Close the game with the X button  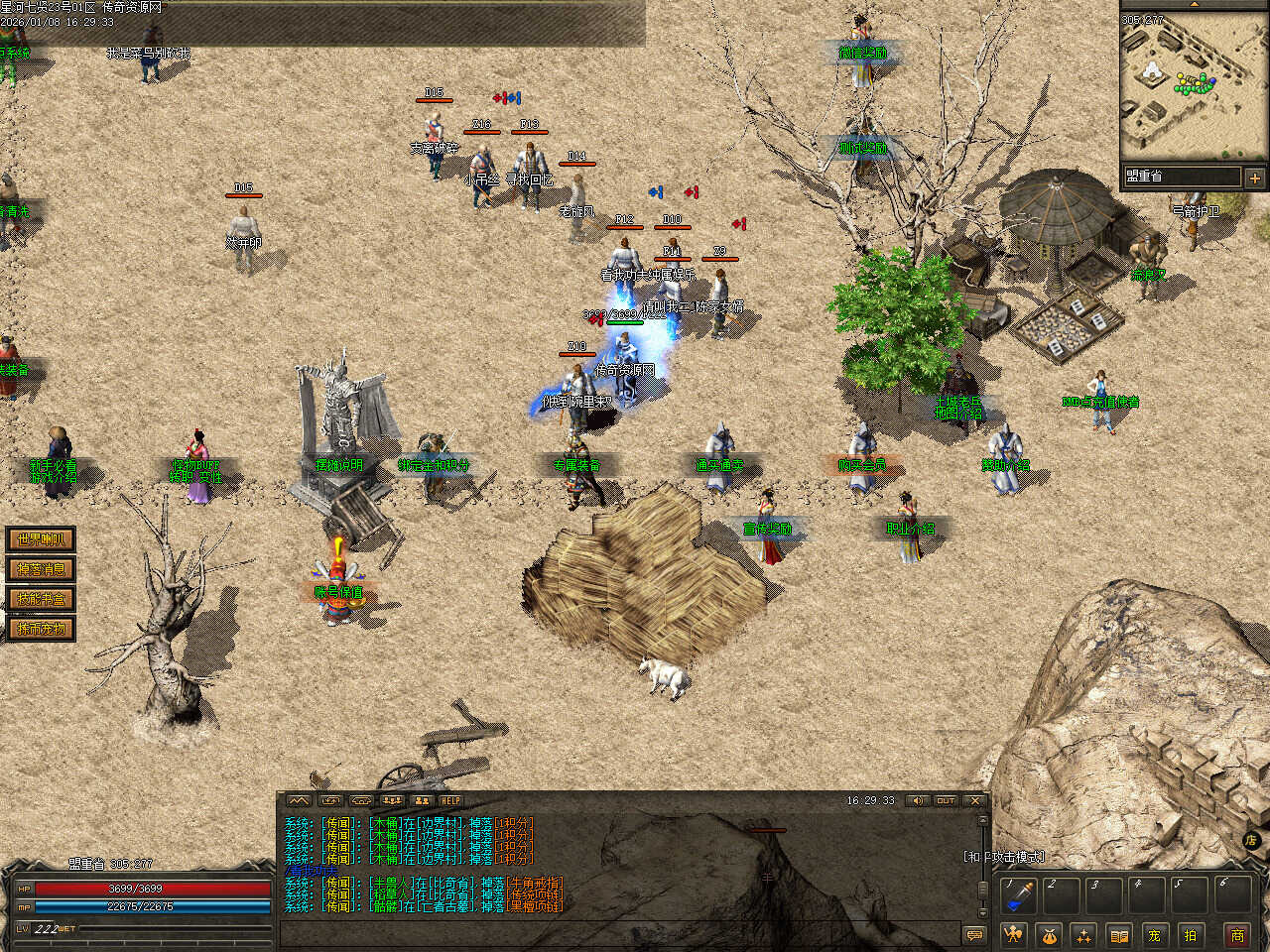[975, 800]
